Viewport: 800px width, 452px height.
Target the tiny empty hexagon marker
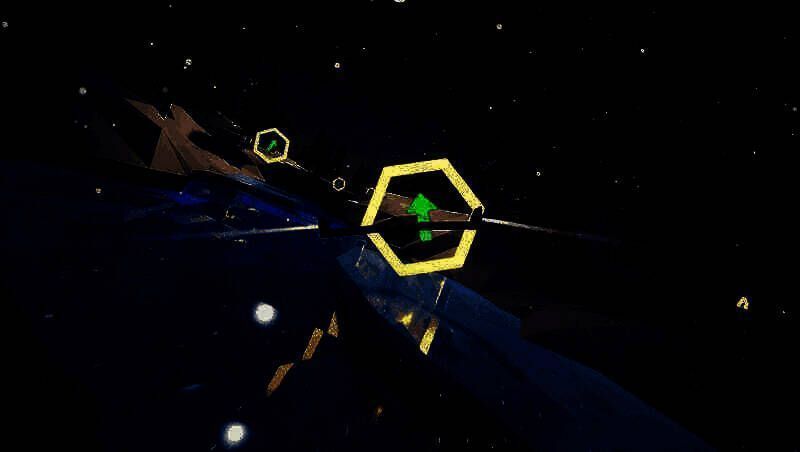click(339, 184)
